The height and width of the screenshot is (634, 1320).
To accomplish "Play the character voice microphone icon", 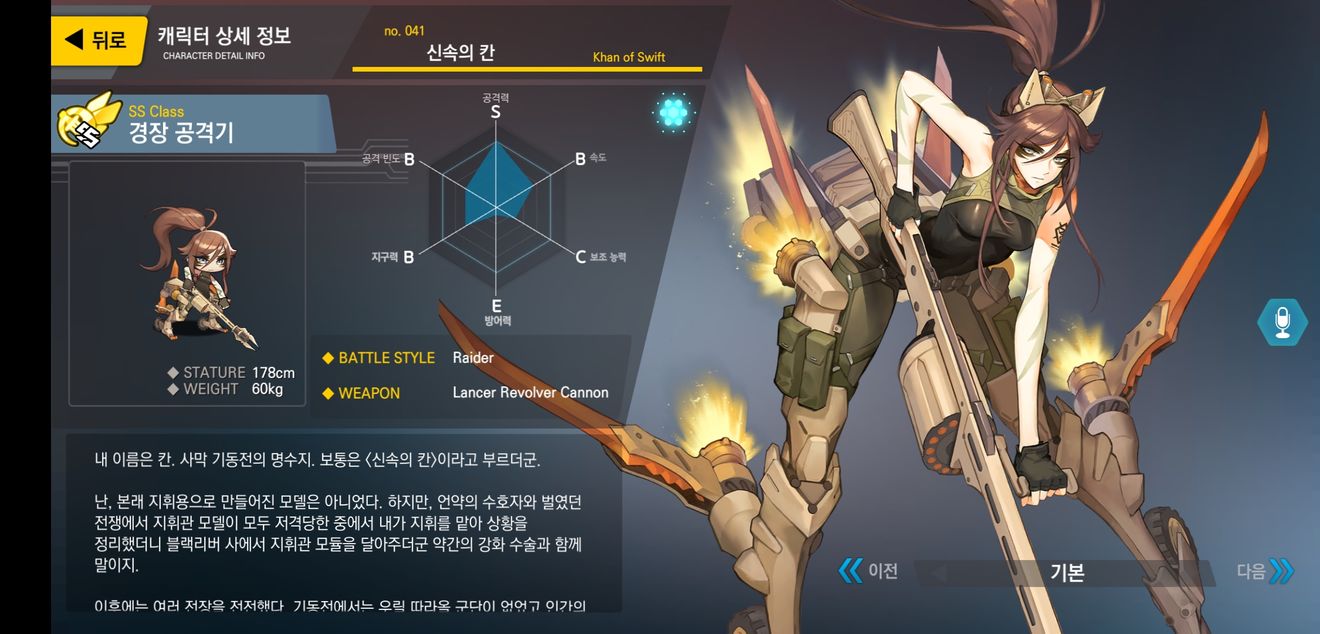I will tap(1282, 322).
